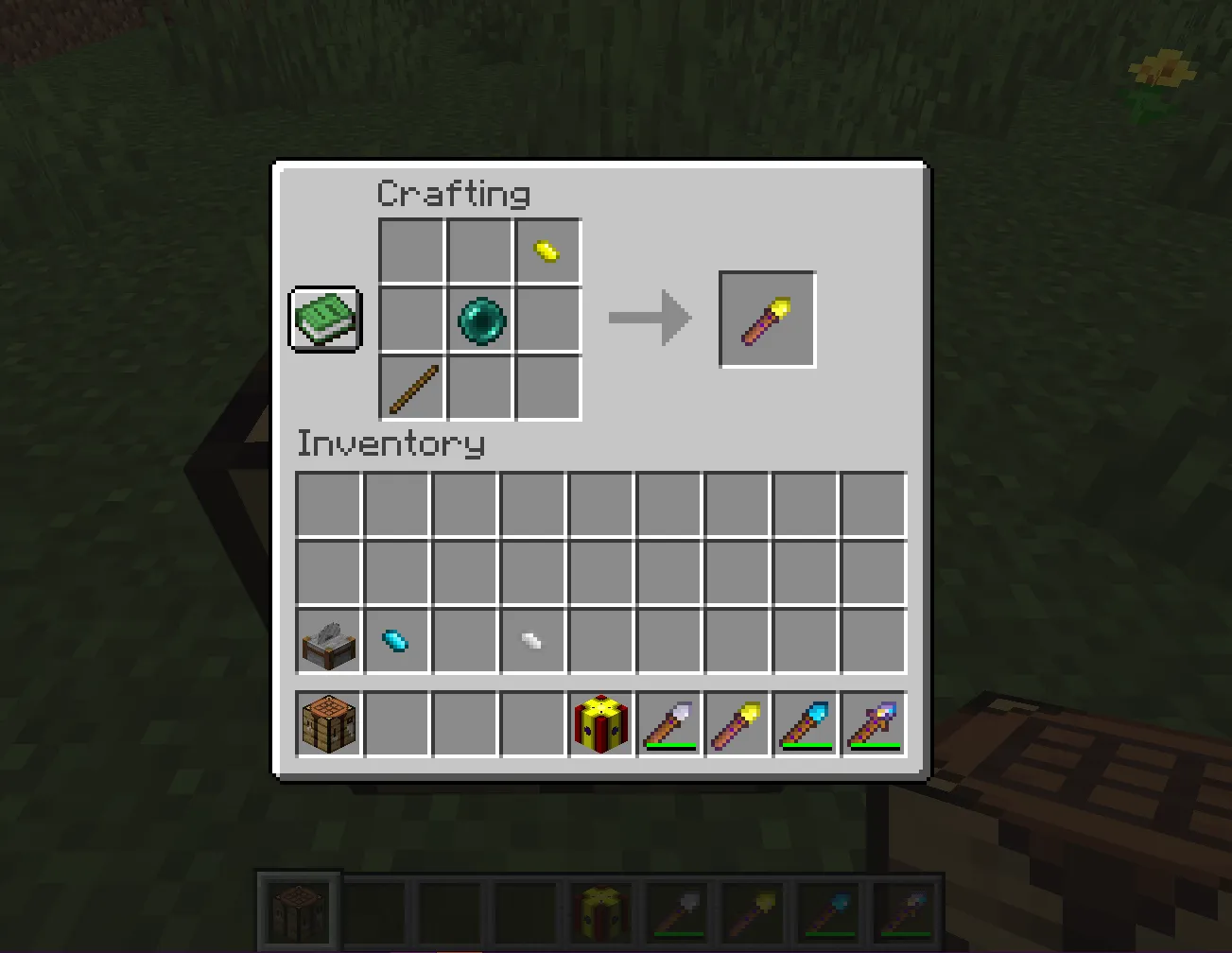The width and height of the screenshot is (1232, 953).
Task: Pick up the yellow present block
Action: point(600,724)
